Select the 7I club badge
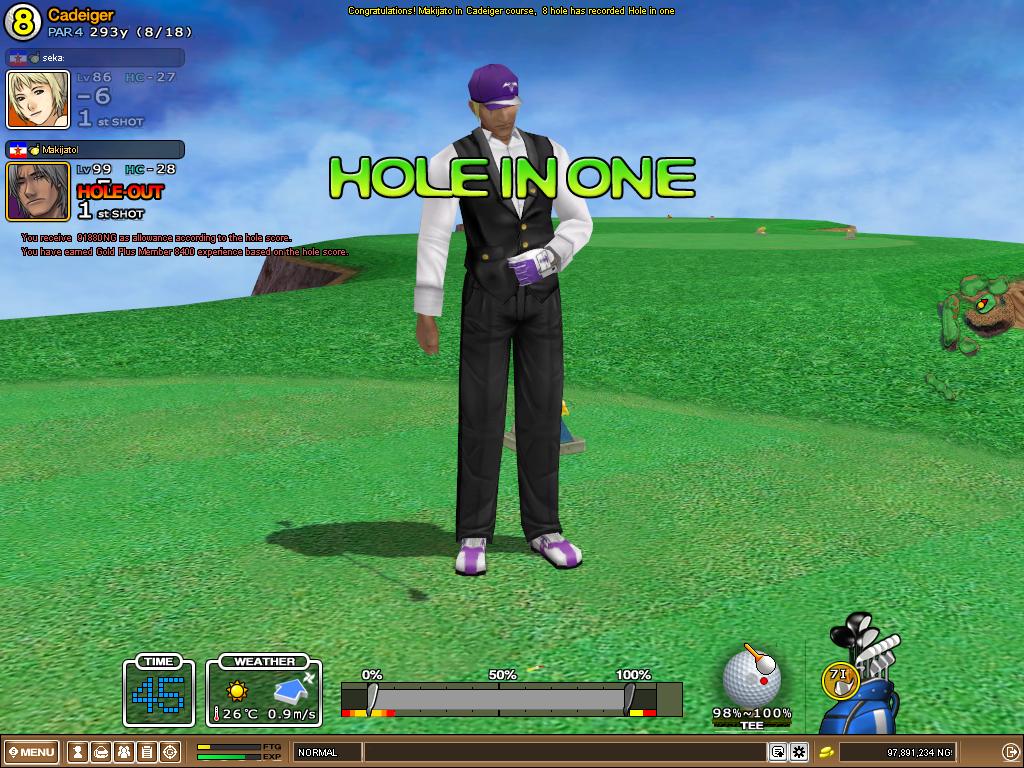The height and width of the screenshot is (768, 1024). pos(839,679)
